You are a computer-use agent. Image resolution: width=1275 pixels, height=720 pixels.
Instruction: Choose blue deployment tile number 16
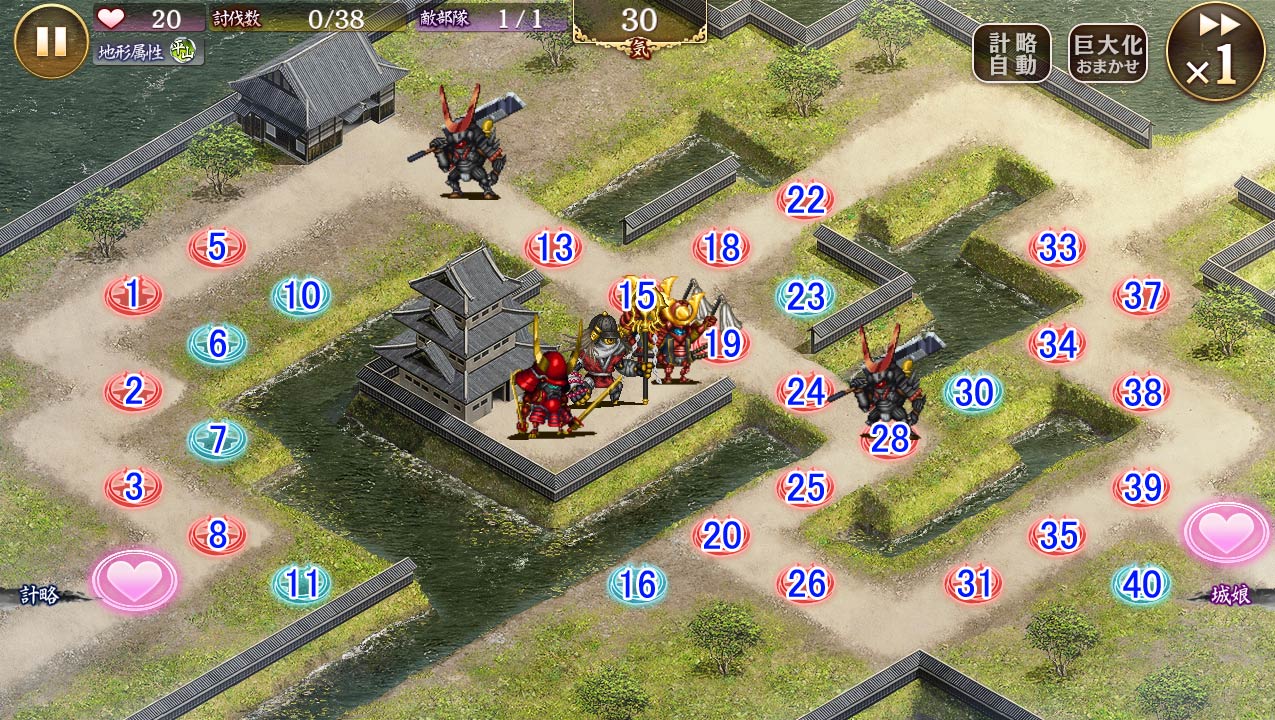pos(637,584)
